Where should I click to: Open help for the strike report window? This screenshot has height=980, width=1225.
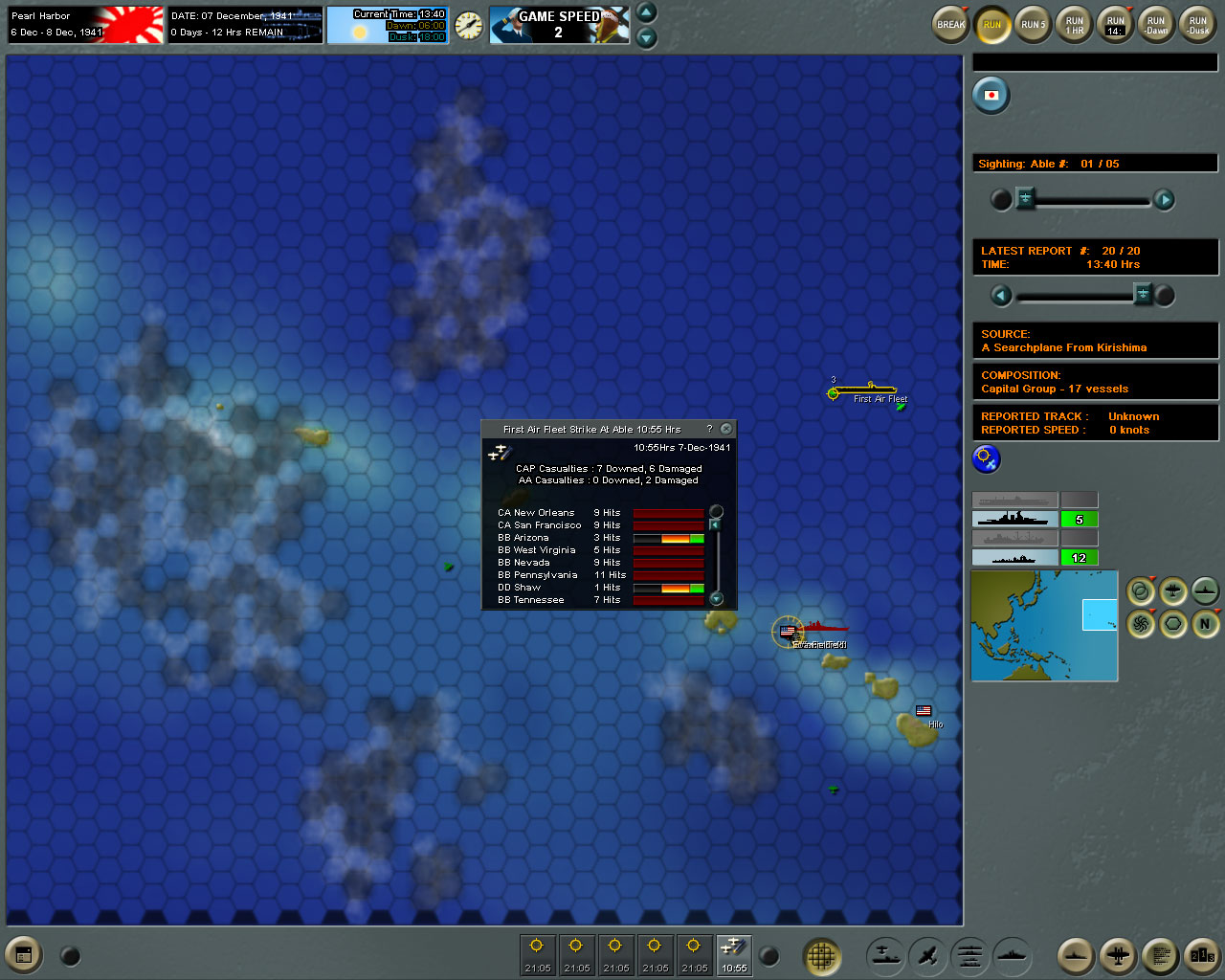709,429
